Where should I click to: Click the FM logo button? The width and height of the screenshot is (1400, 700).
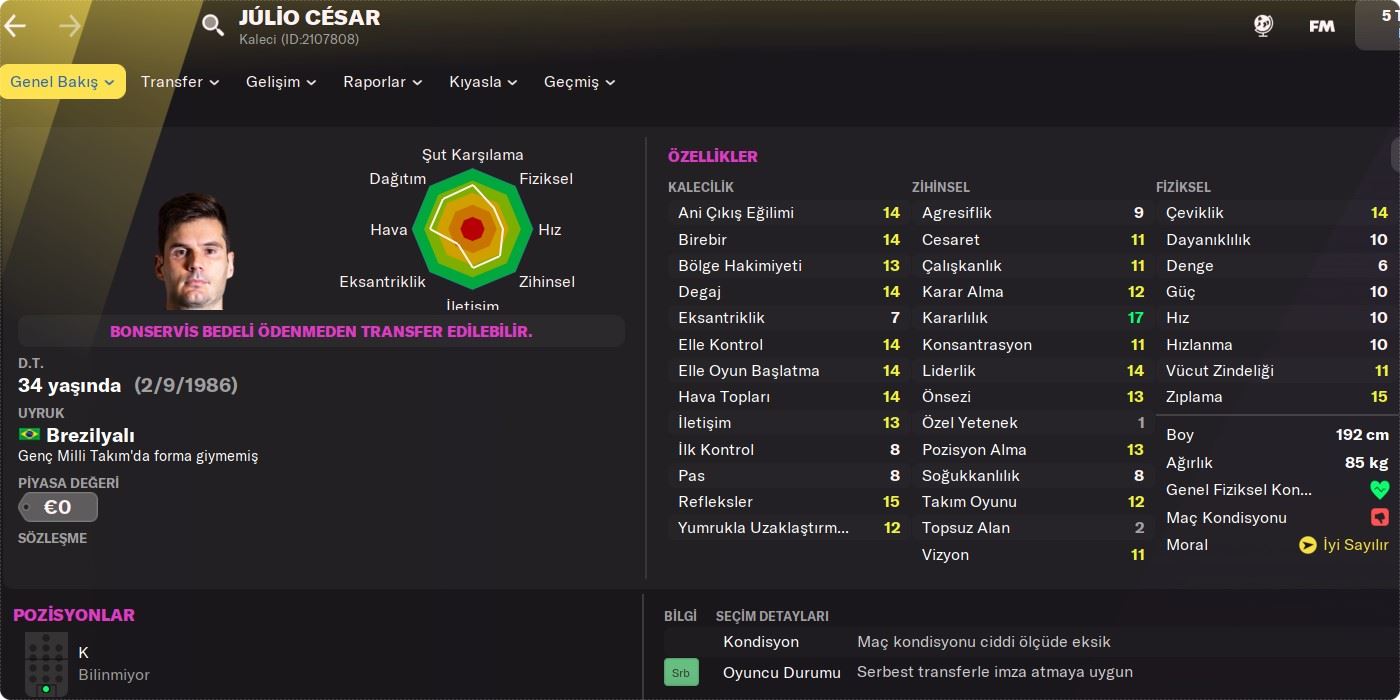click(x=1322, y=26)
